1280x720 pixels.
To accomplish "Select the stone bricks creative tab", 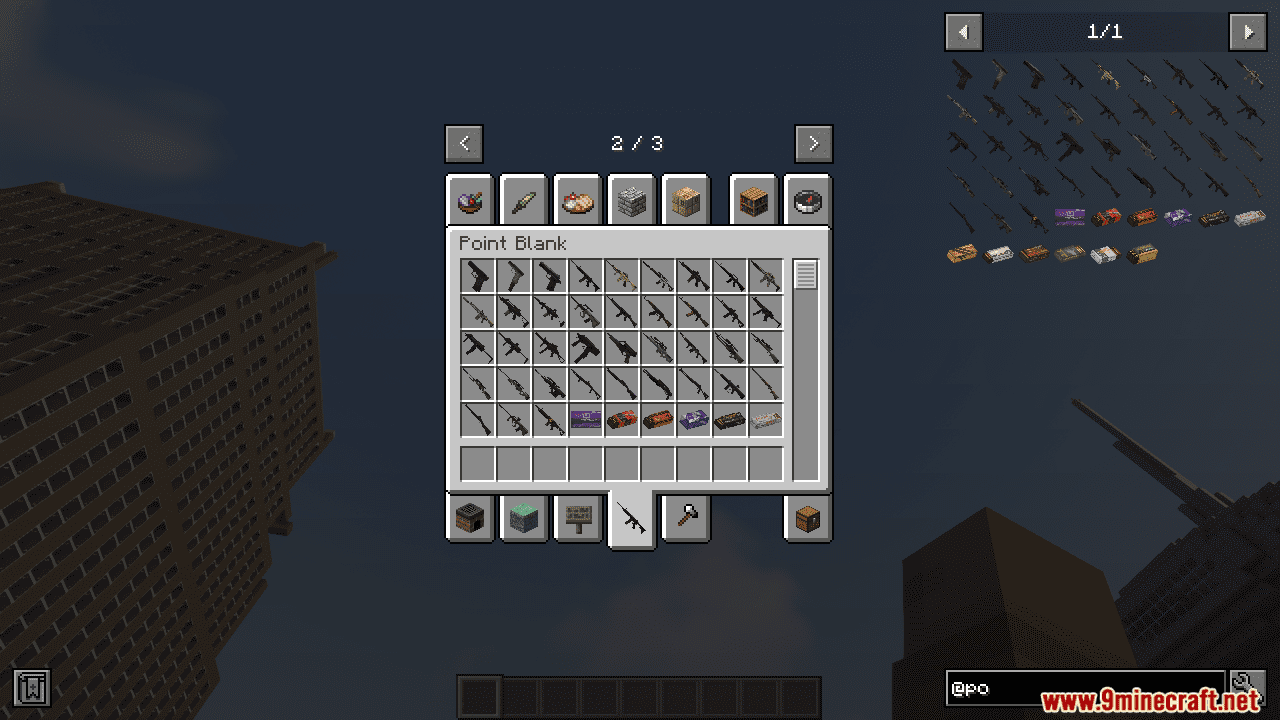I will coord(632,201).
